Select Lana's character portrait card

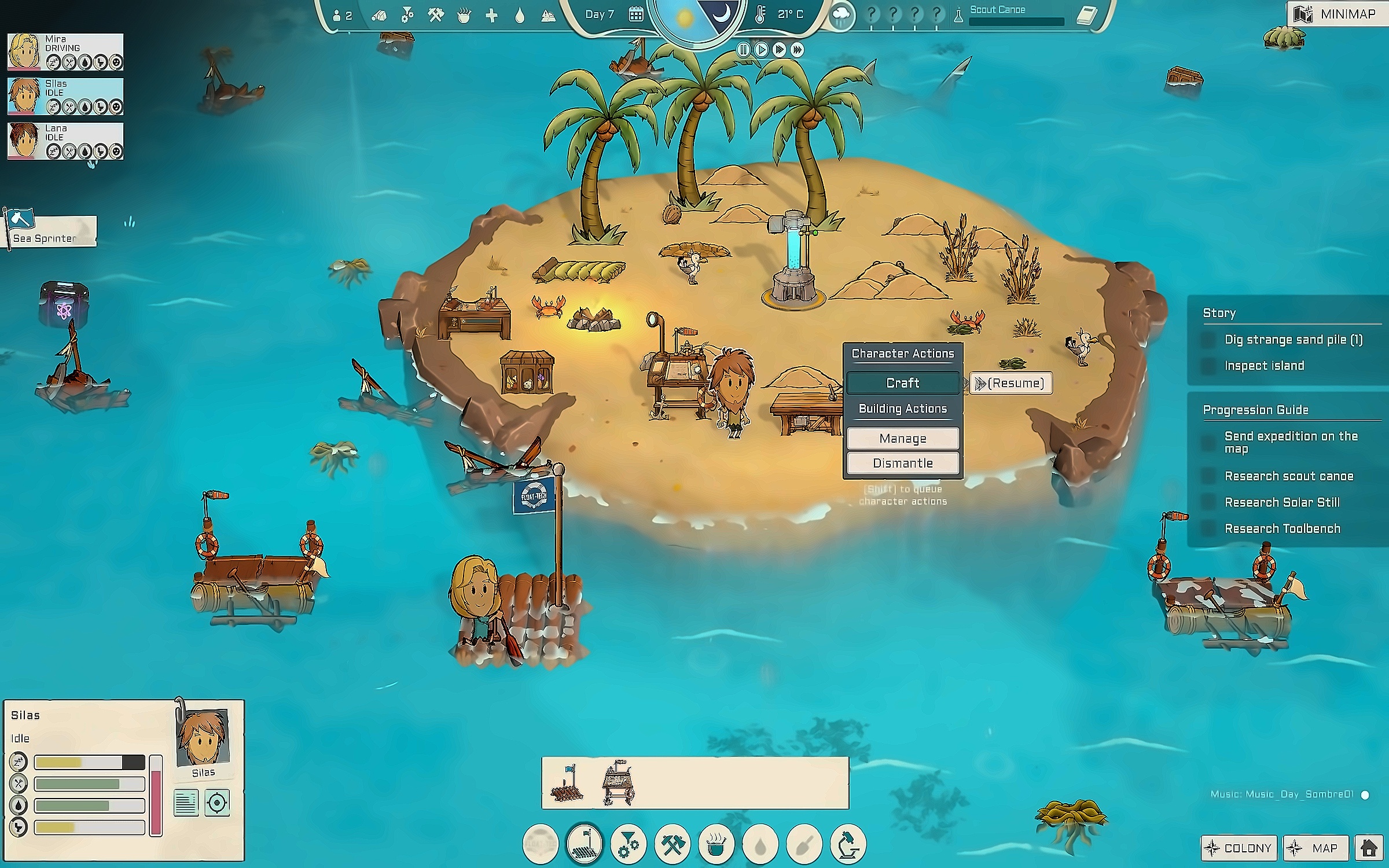click(65, 141)
